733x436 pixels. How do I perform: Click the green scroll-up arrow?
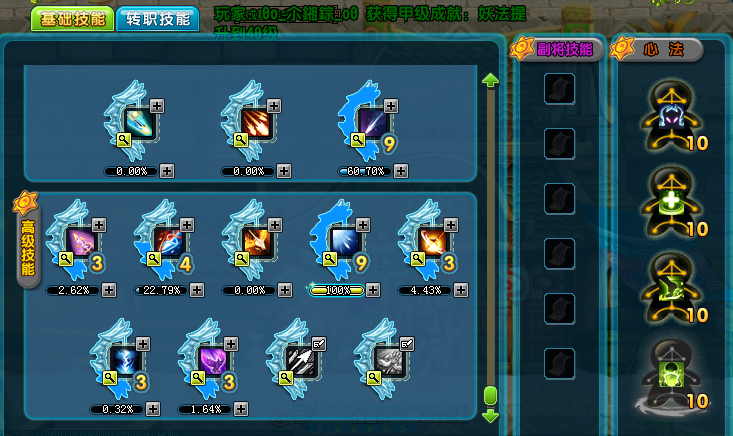(x=490, y=80)
